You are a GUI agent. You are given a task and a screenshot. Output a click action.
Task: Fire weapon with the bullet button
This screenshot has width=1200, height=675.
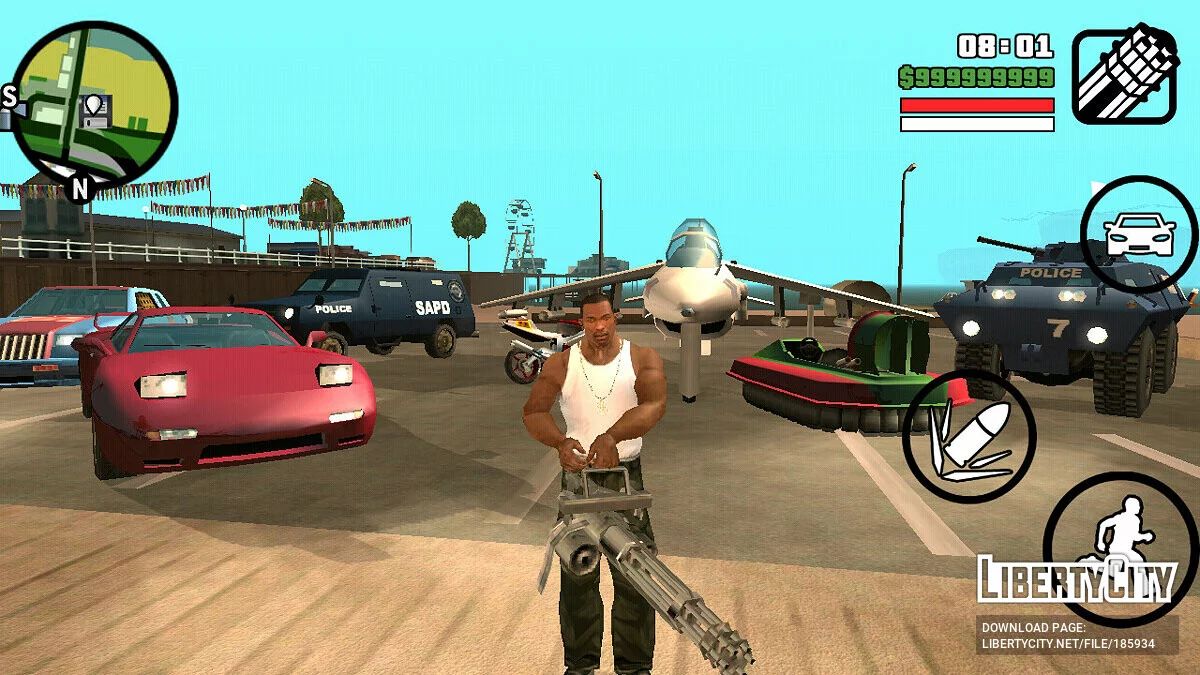[x=968, y=438]
